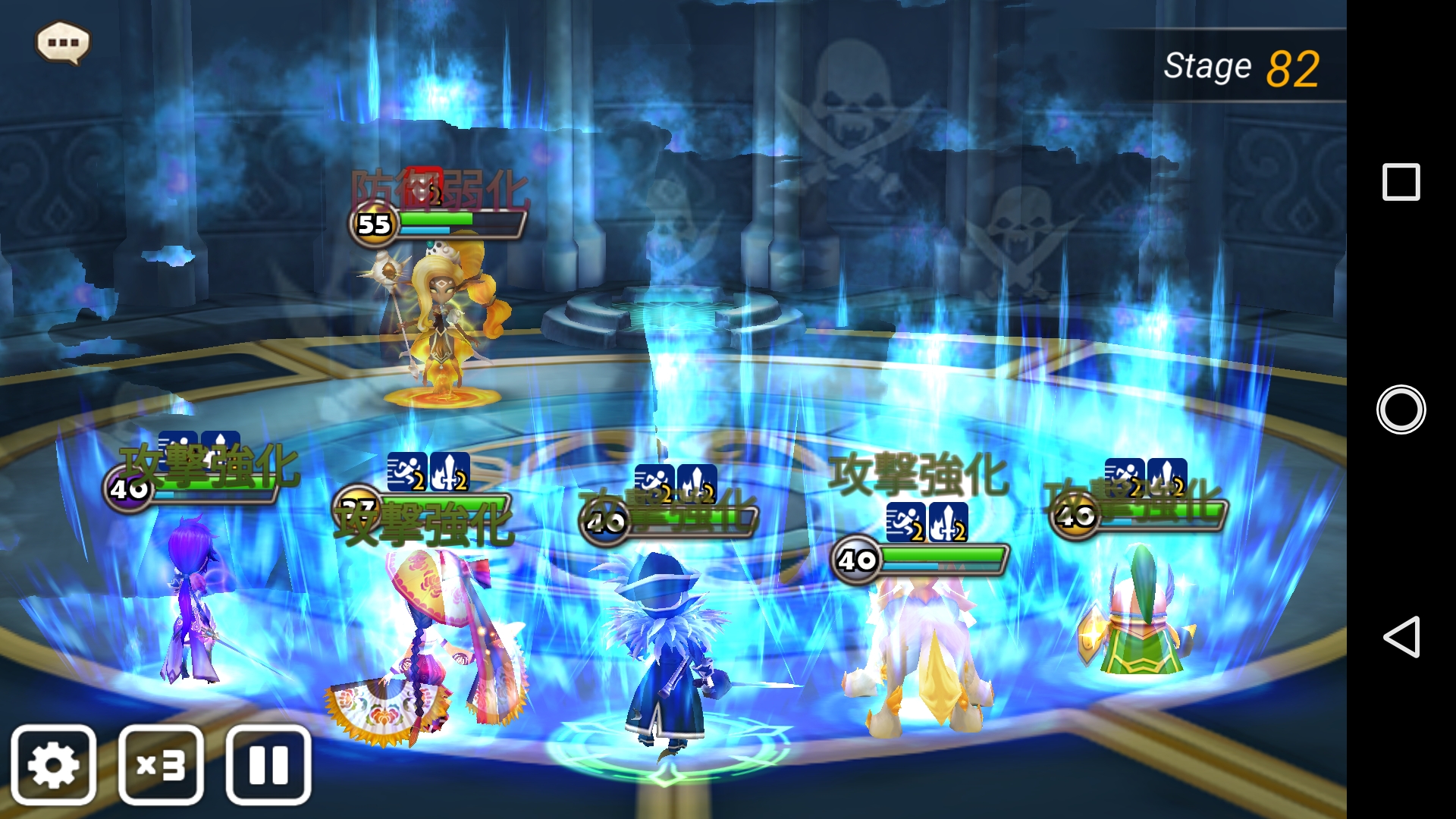The image size is (1456, 819).
Task: Open the gear settings menu
Action: [53, 764]
